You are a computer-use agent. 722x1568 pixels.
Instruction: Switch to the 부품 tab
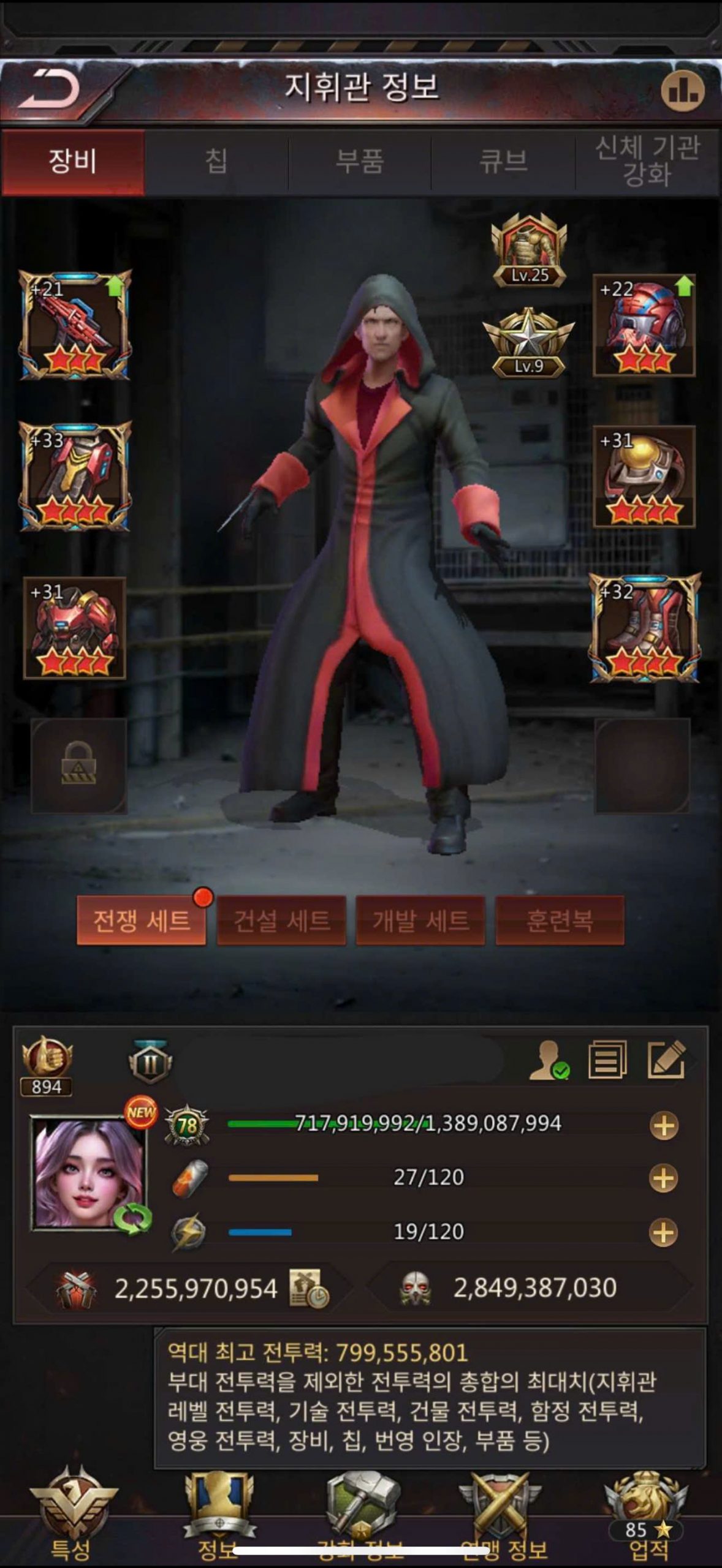point(360,162)
